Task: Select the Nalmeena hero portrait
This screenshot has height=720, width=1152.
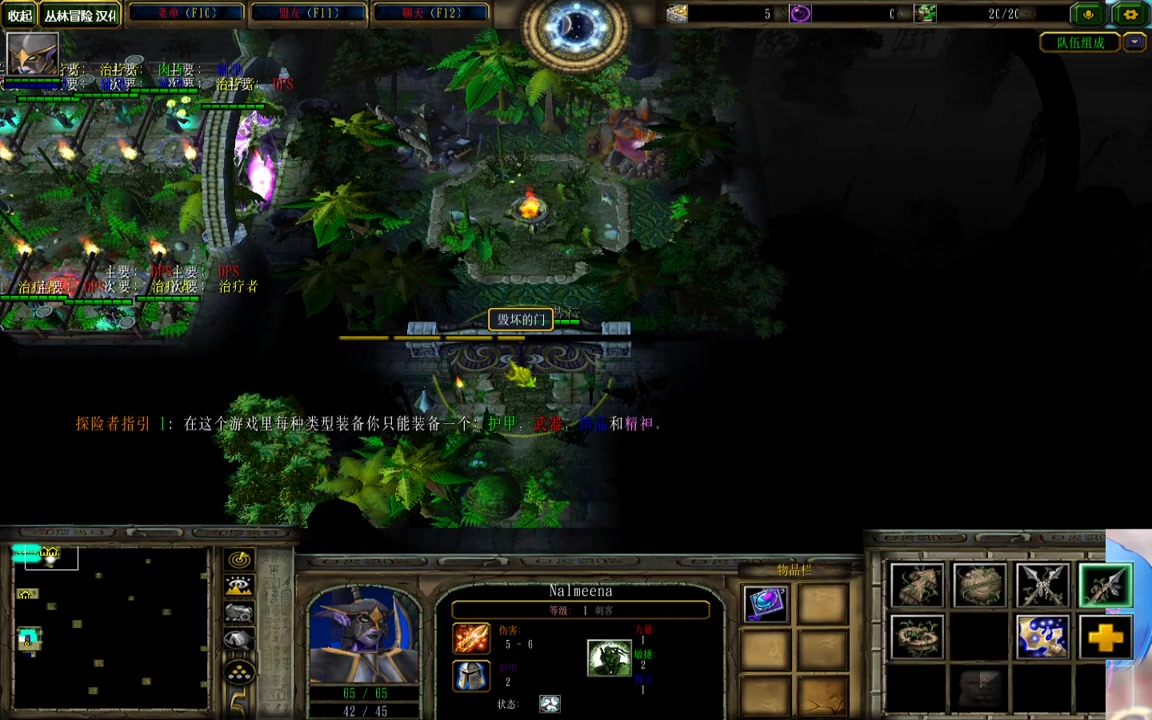Action: pos(365,633)
